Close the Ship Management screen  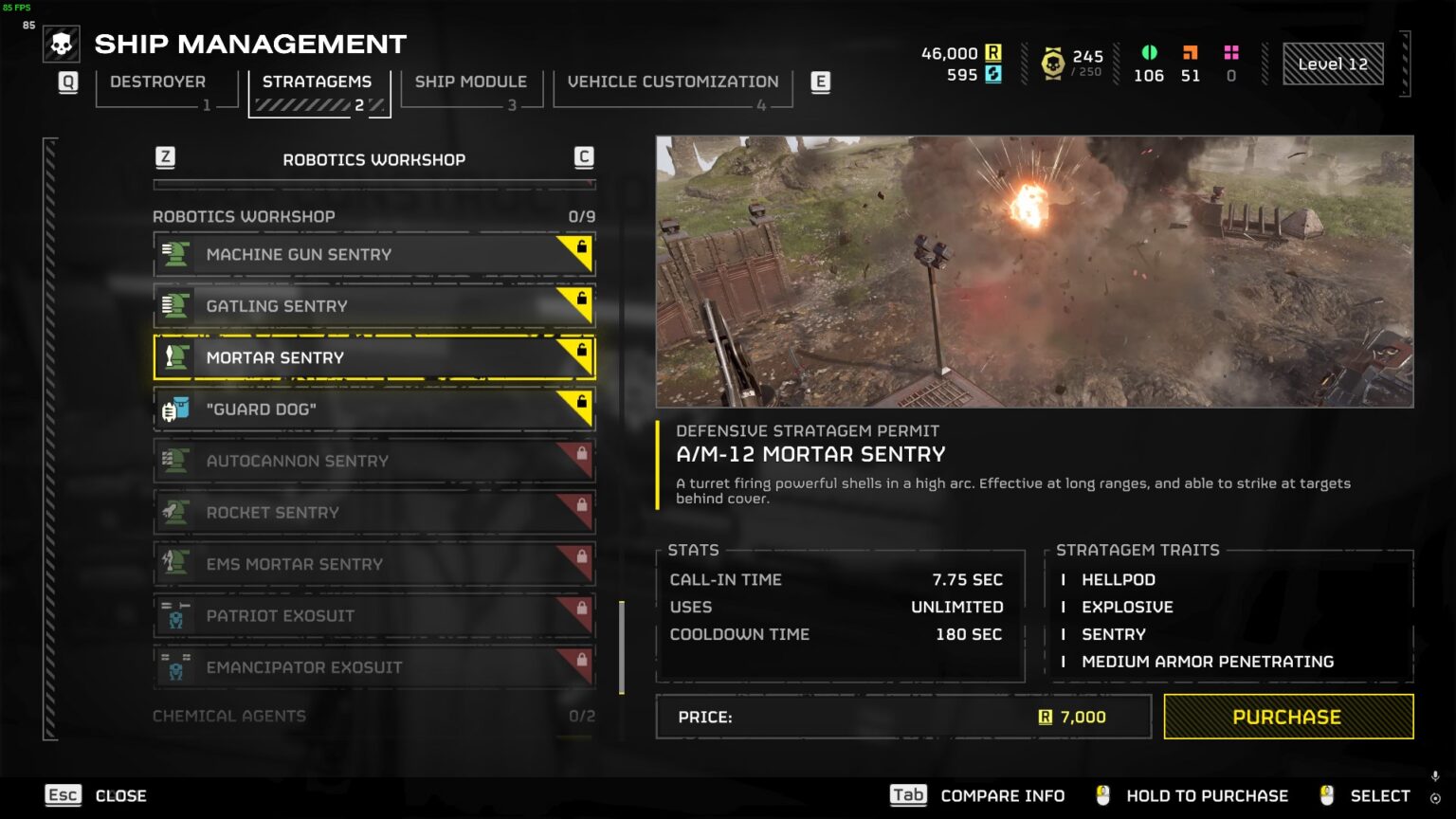tap(96, 795)
